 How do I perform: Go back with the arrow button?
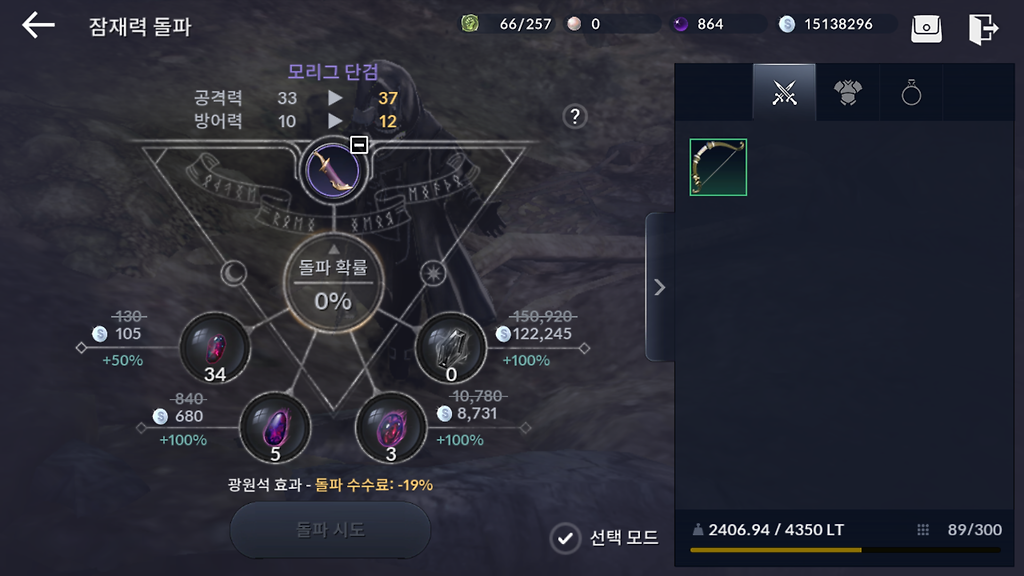click(x=38, y=25)
